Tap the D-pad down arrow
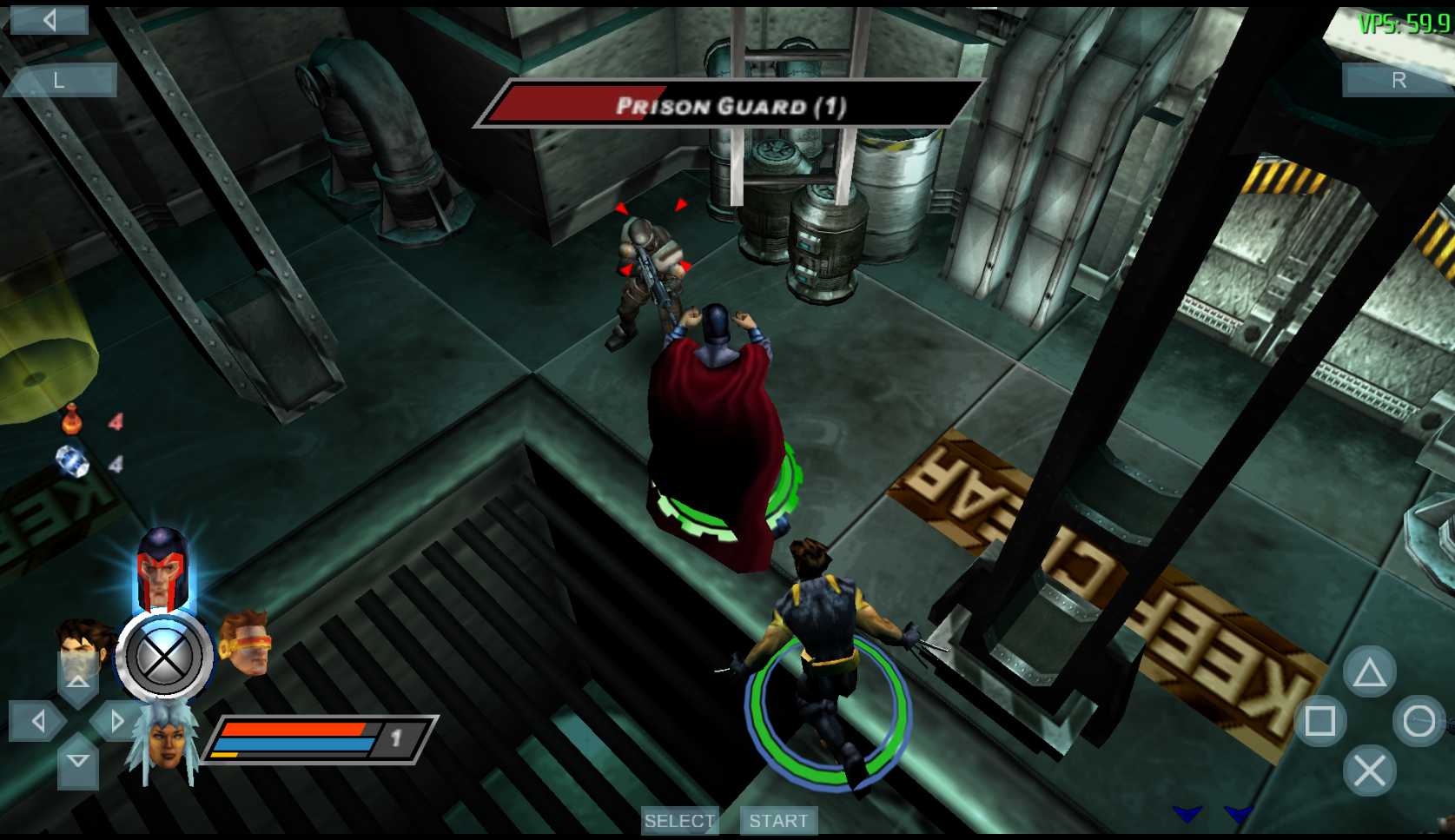 pyautogui.click(x=77, y=762)
